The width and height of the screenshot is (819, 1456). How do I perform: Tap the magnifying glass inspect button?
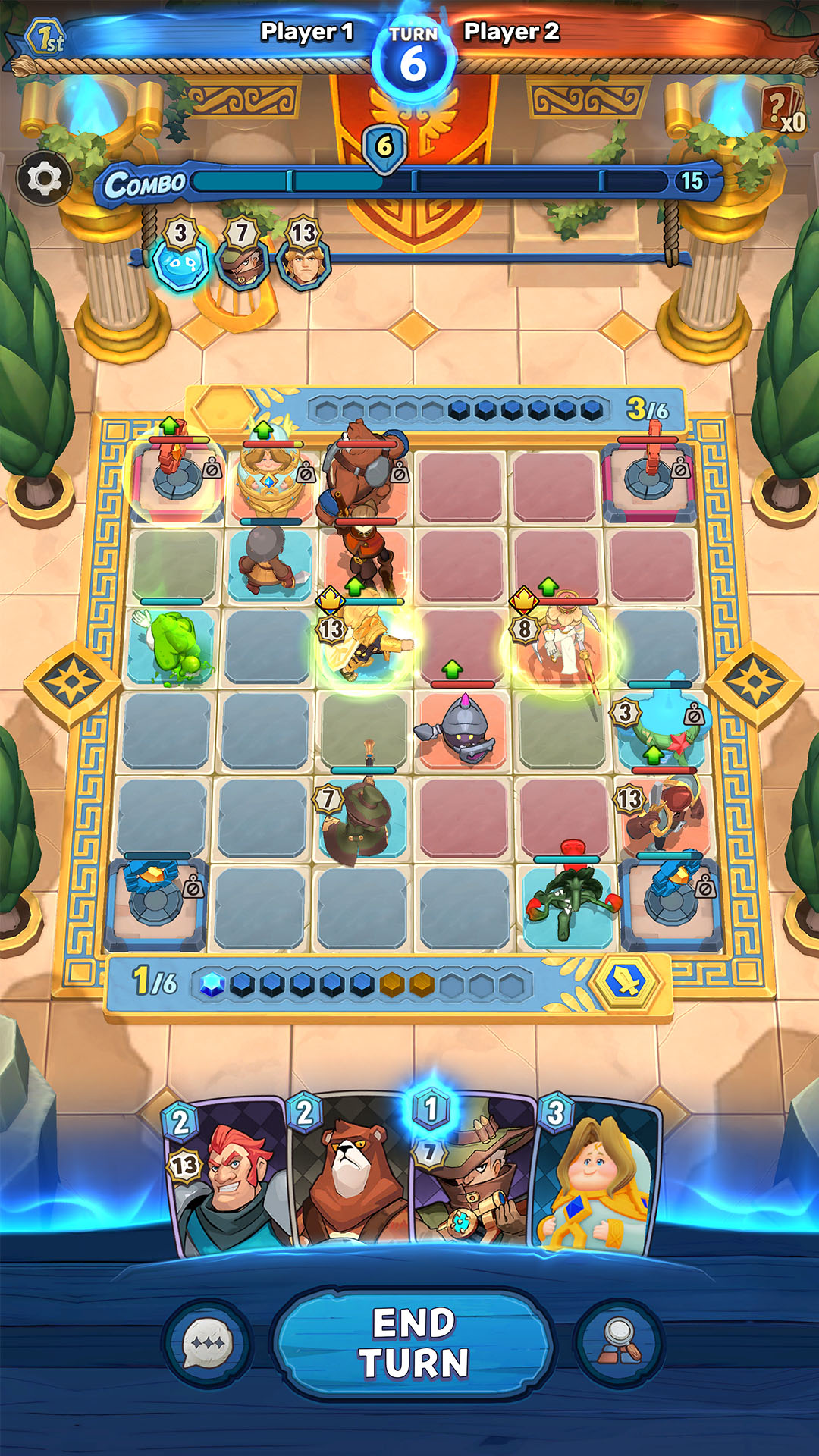point(619,1343)
